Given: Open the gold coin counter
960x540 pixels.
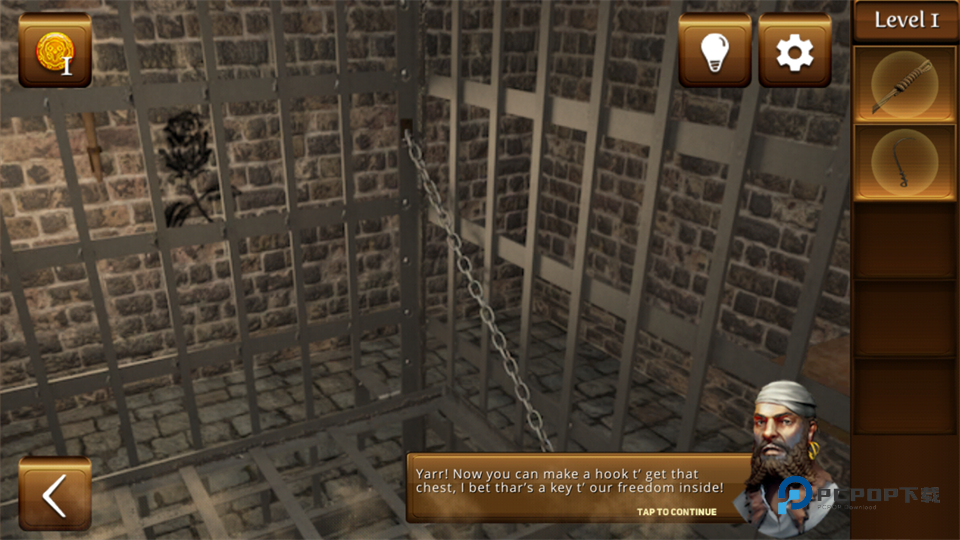Looking at the screenshot, I should point(54,51).
